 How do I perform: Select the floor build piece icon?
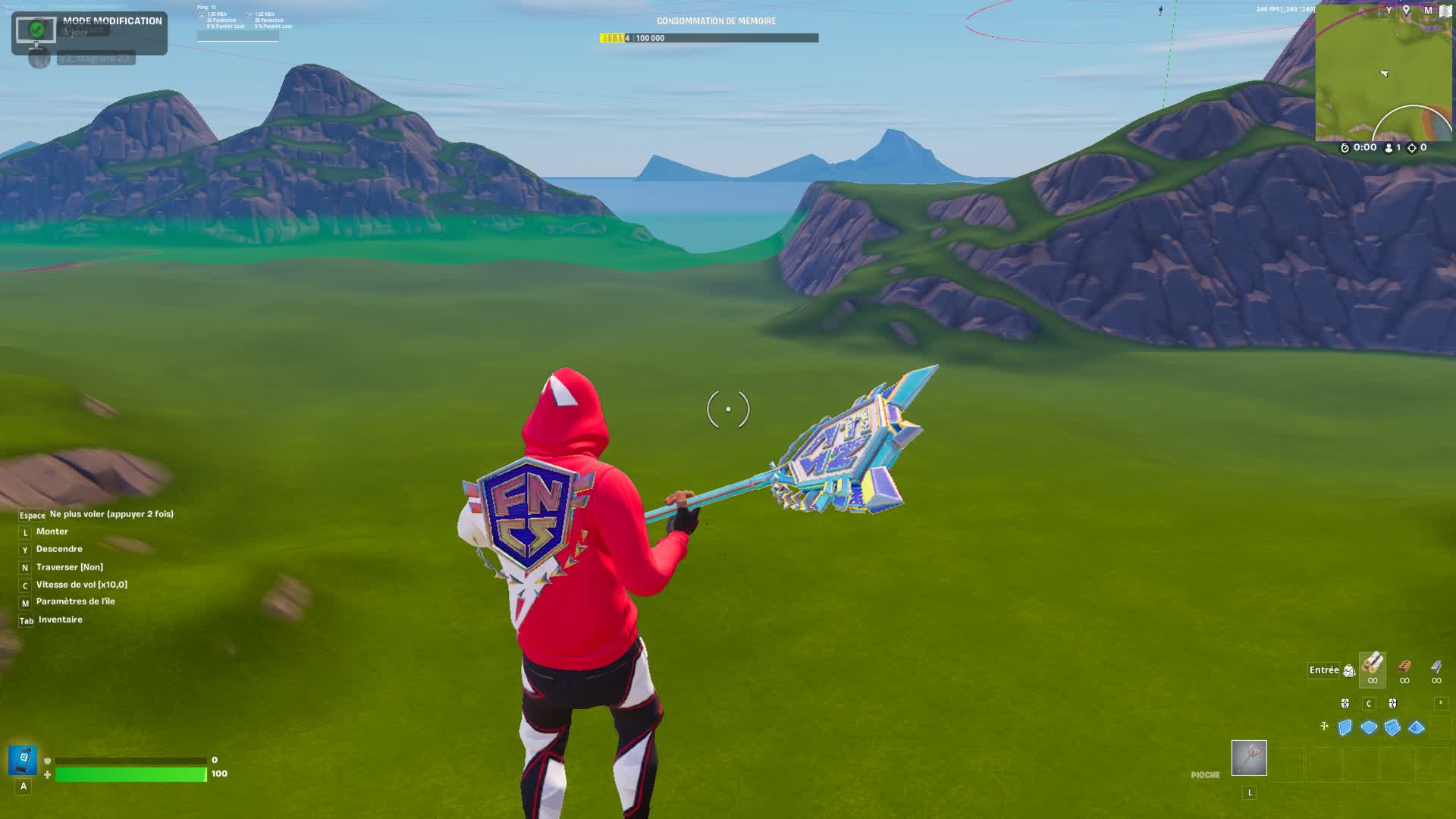[x=1370, y=728]
